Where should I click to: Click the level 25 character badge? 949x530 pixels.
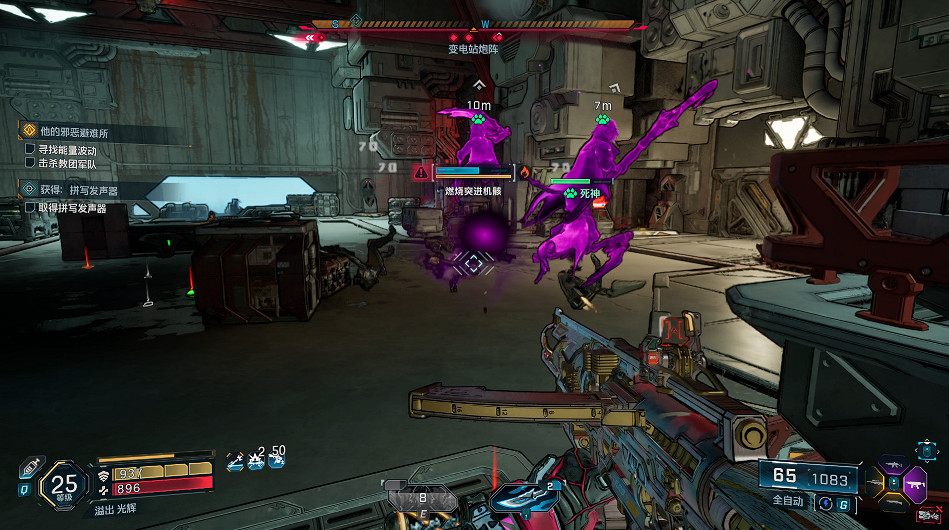tap(64, 486)
